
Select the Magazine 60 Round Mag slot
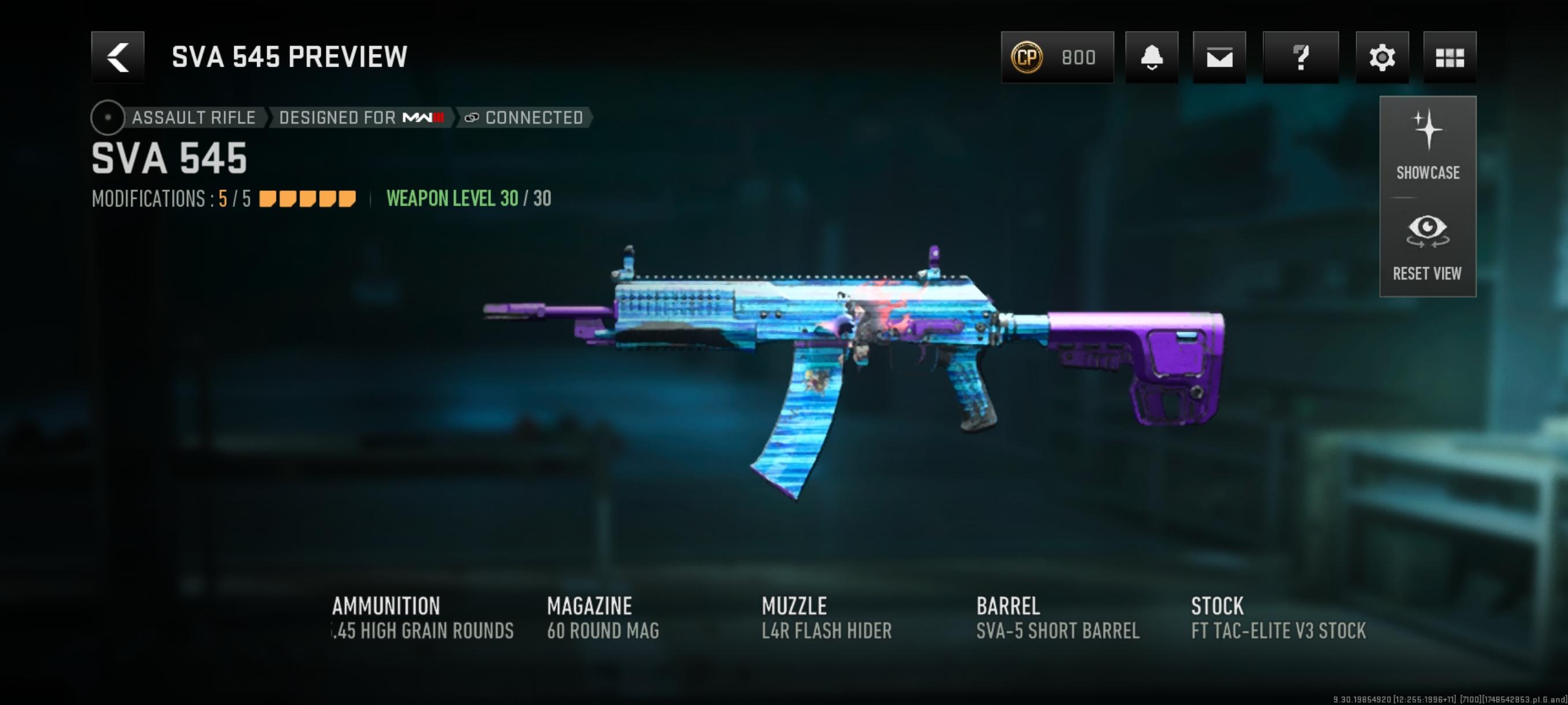[602, 617]
